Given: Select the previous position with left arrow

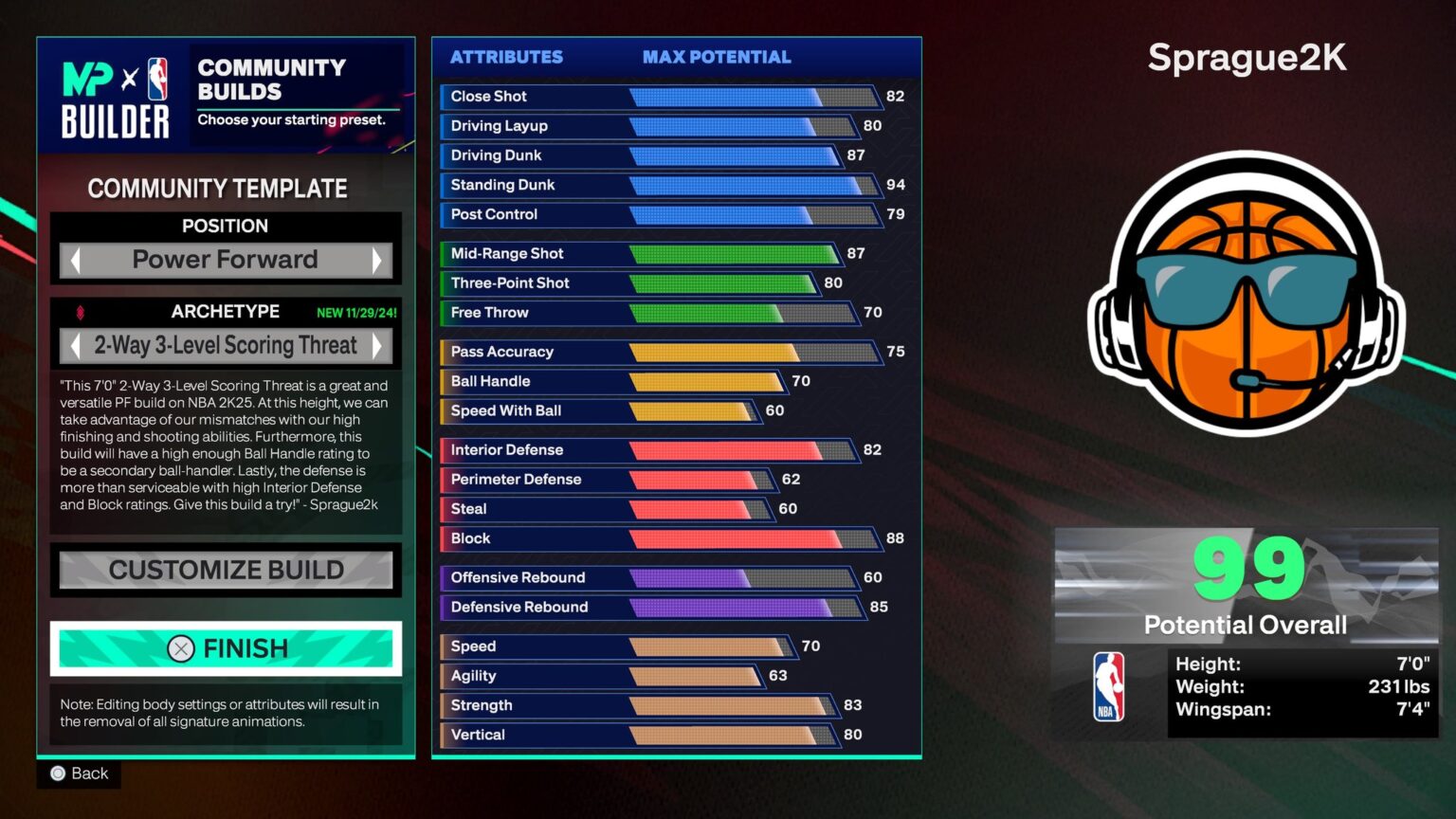Looking at the screenshot, I should coord(73,260).
